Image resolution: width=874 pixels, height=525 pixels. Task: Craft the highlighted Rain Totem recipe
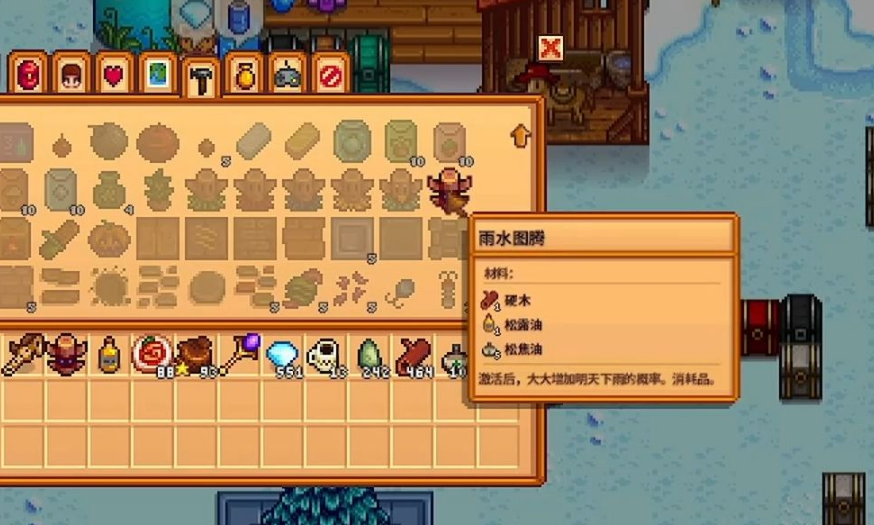click(x=447, y=189)
